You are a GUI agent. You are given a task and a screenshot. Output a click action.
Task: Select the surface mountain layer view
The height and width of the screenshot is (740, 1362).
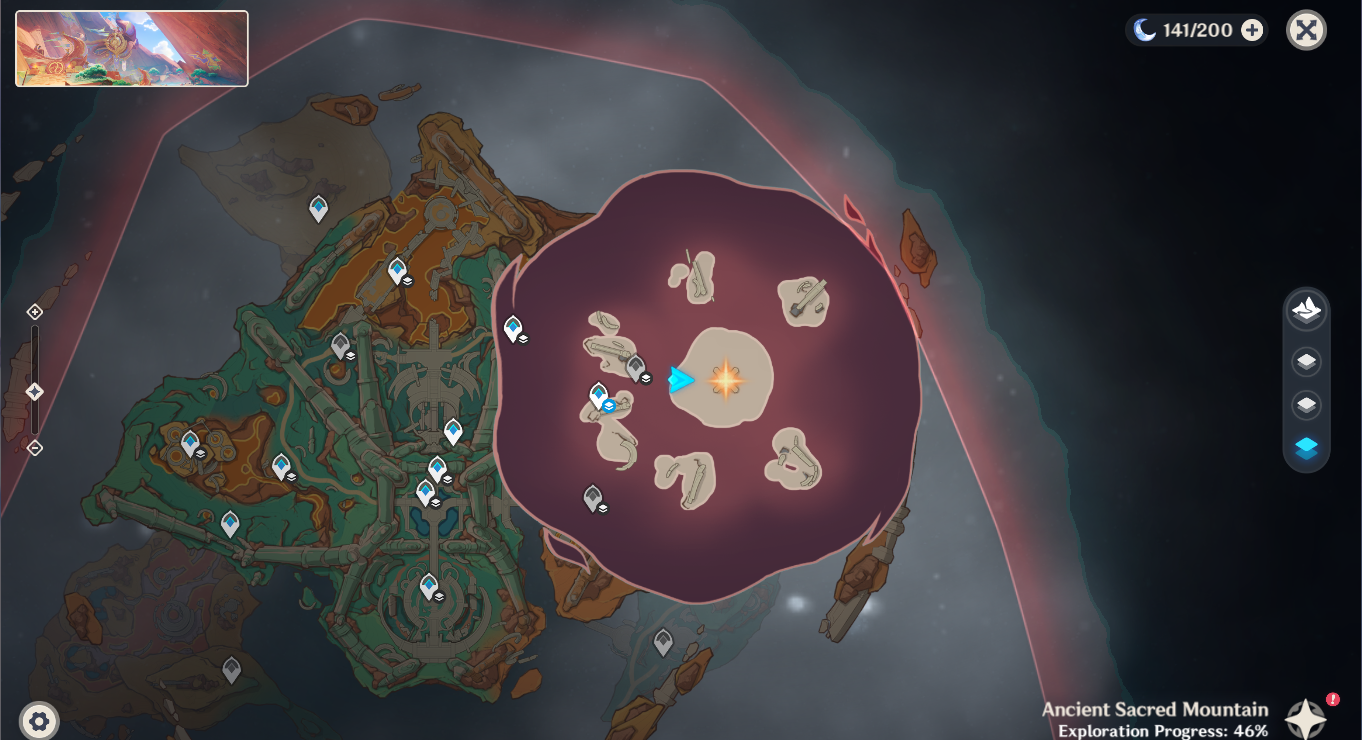[1306, 311]
